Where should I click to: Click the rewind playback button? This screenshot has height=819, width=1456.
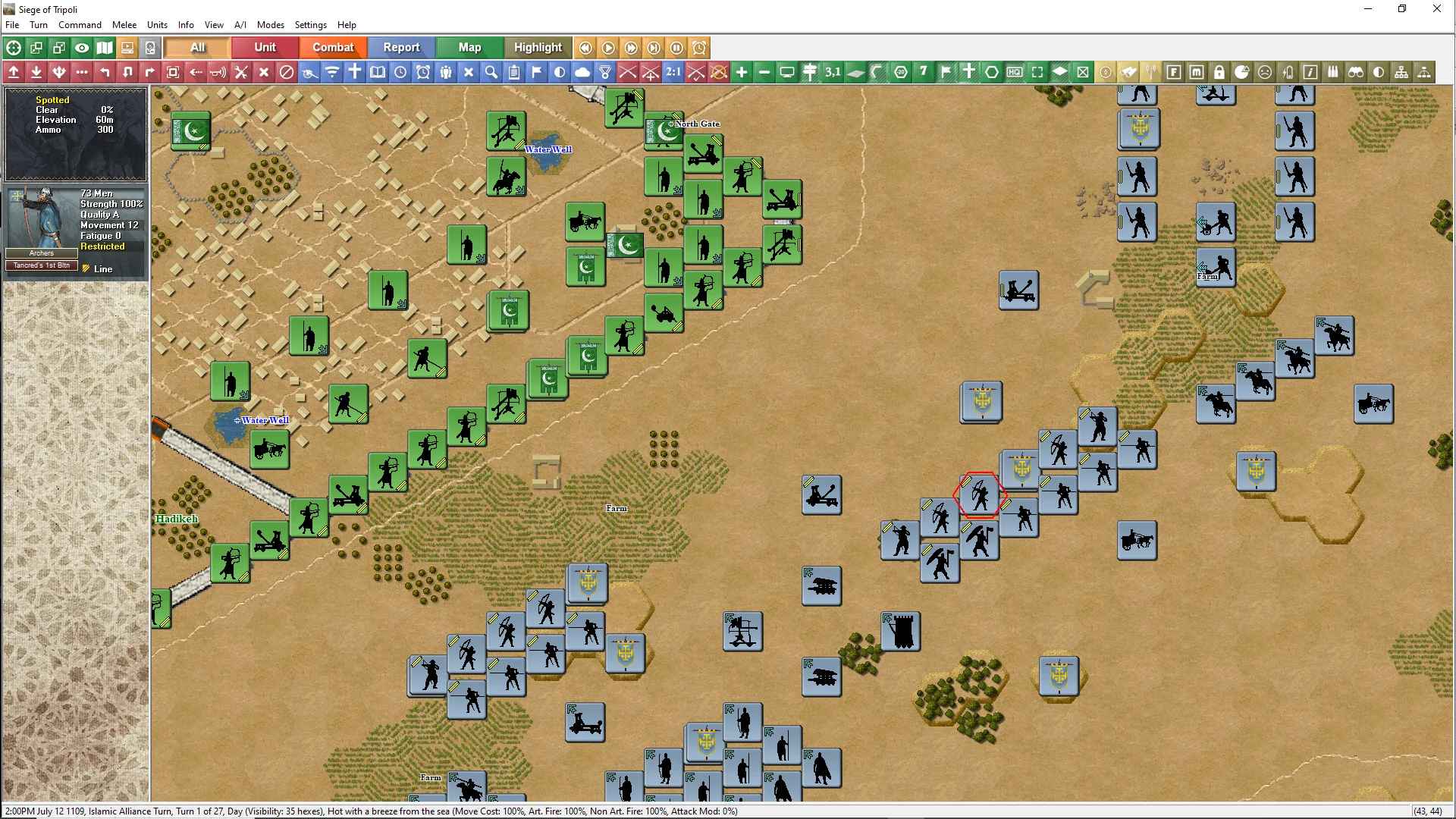585,48
